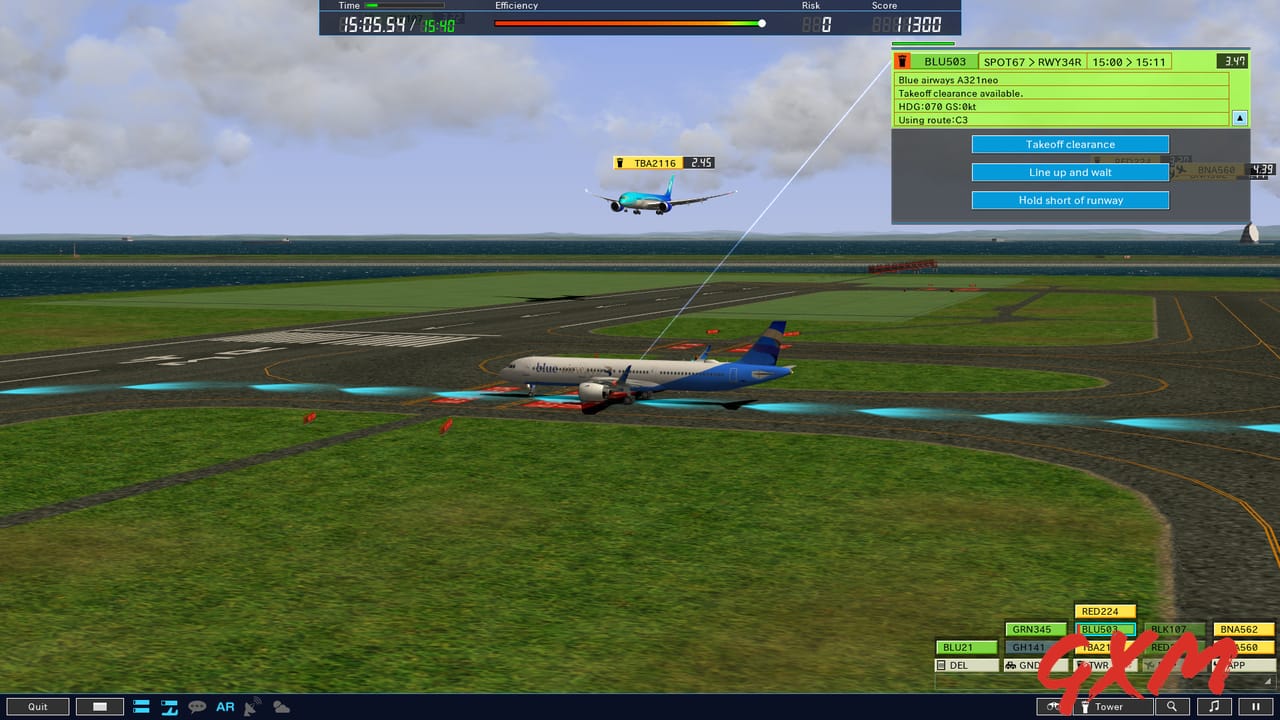This screenshot has height=720, width=1280.
Task: Collapse the BLU503 info panel arrow
Action: tap(1240, 118)
